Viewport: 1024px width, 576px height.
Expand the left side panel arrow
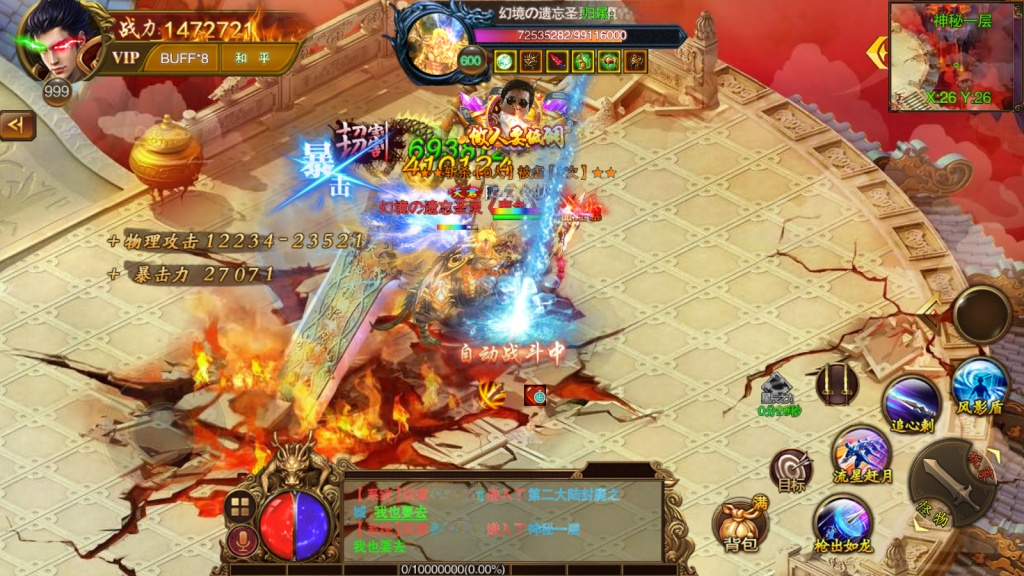18,125
